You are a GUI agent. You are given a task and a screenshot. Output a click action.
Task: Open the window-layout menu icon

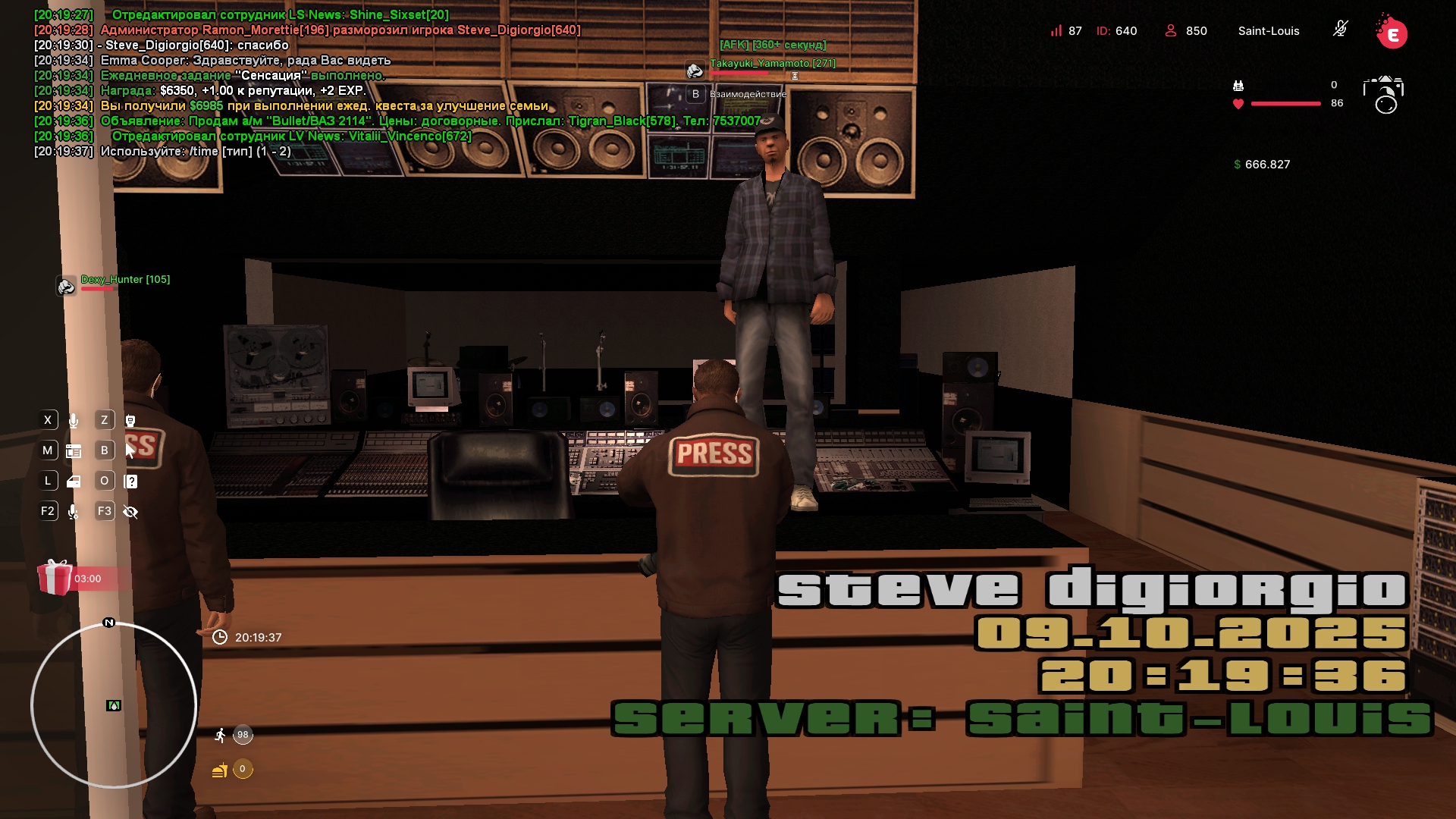click(74, 451)
